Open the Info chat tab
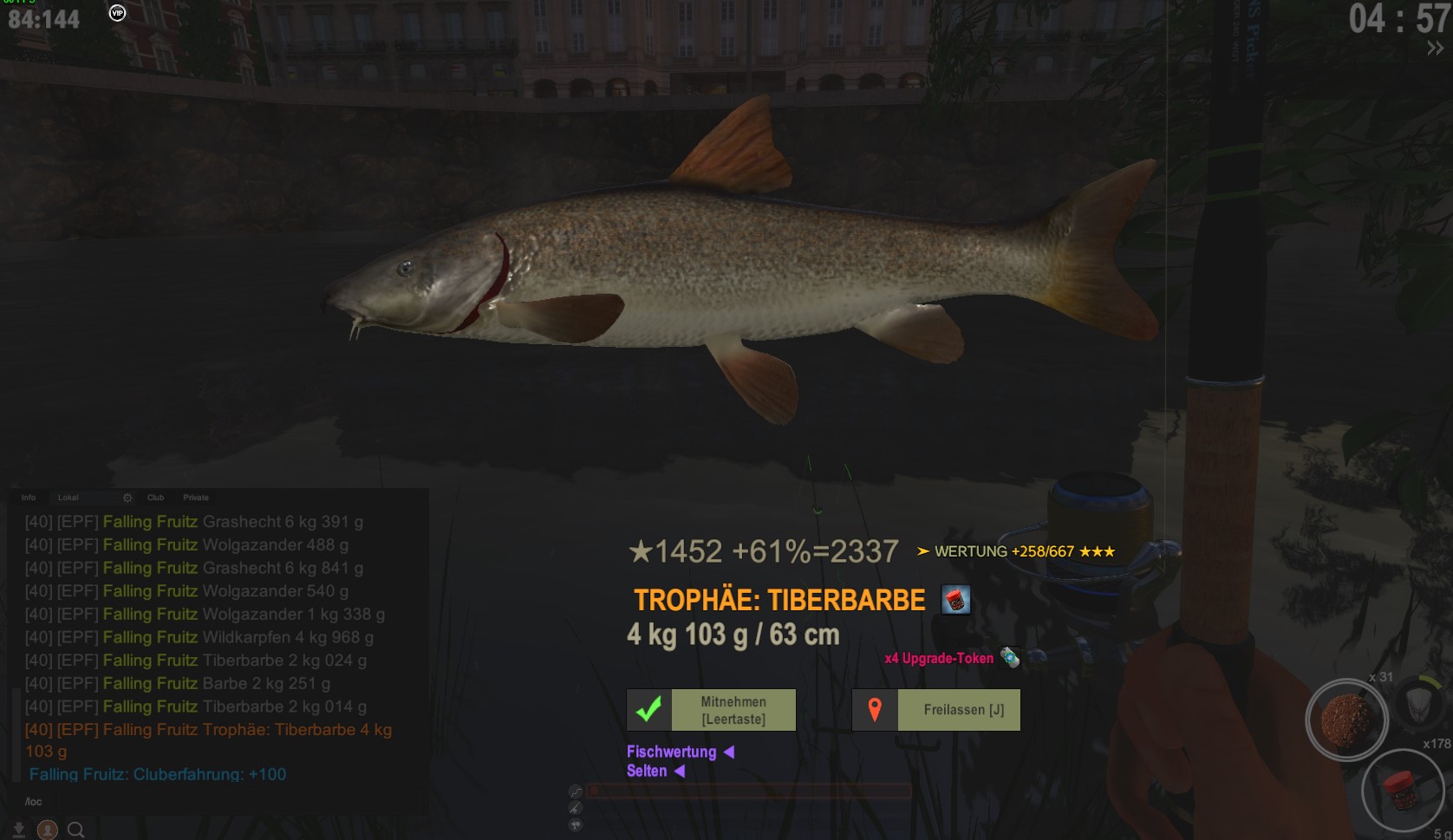This screenshot has width=1453, height=840. pos(29,498)
